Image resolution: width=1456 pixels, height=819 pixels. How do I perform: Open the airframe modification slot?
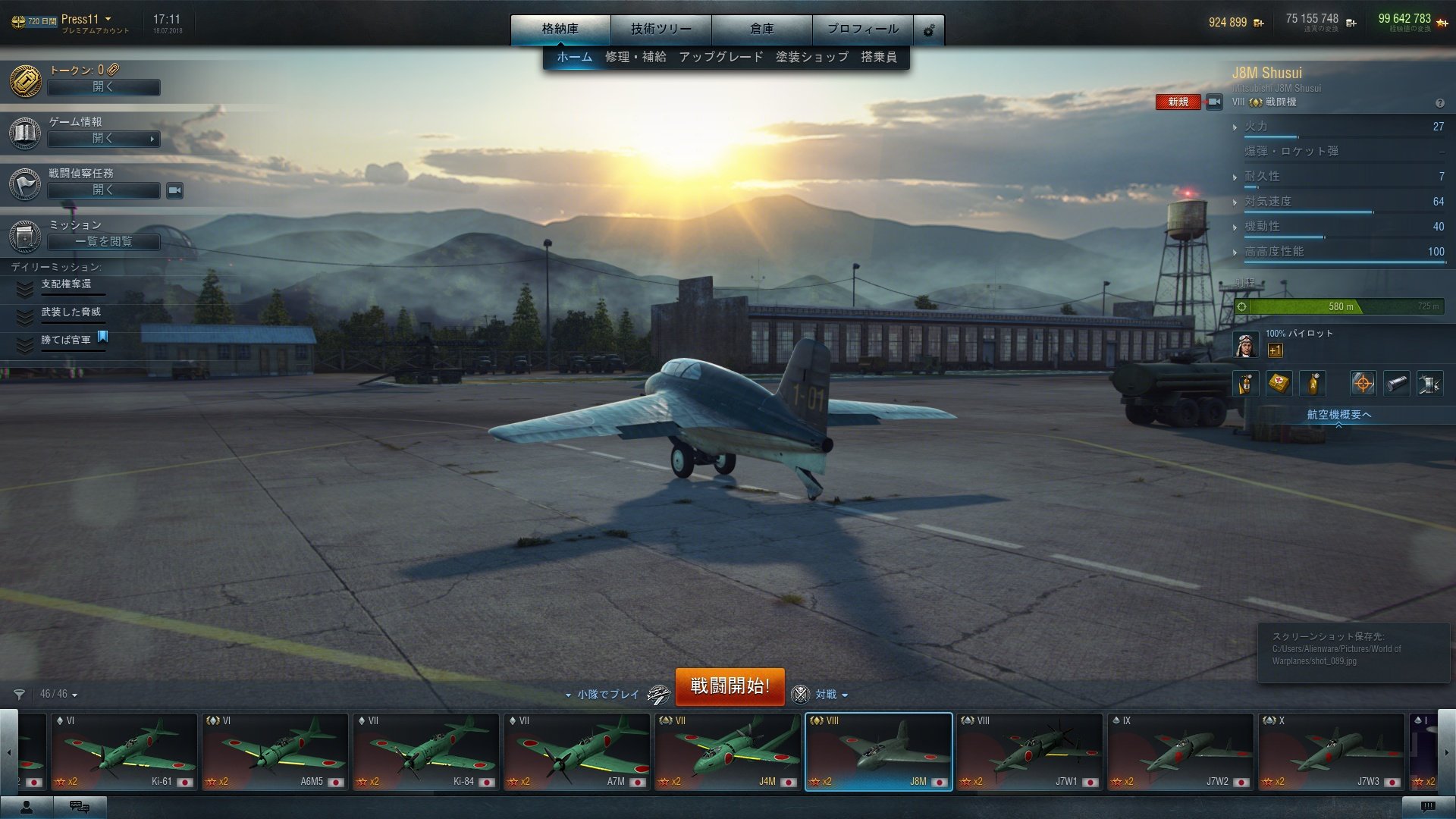point(1430,383)
